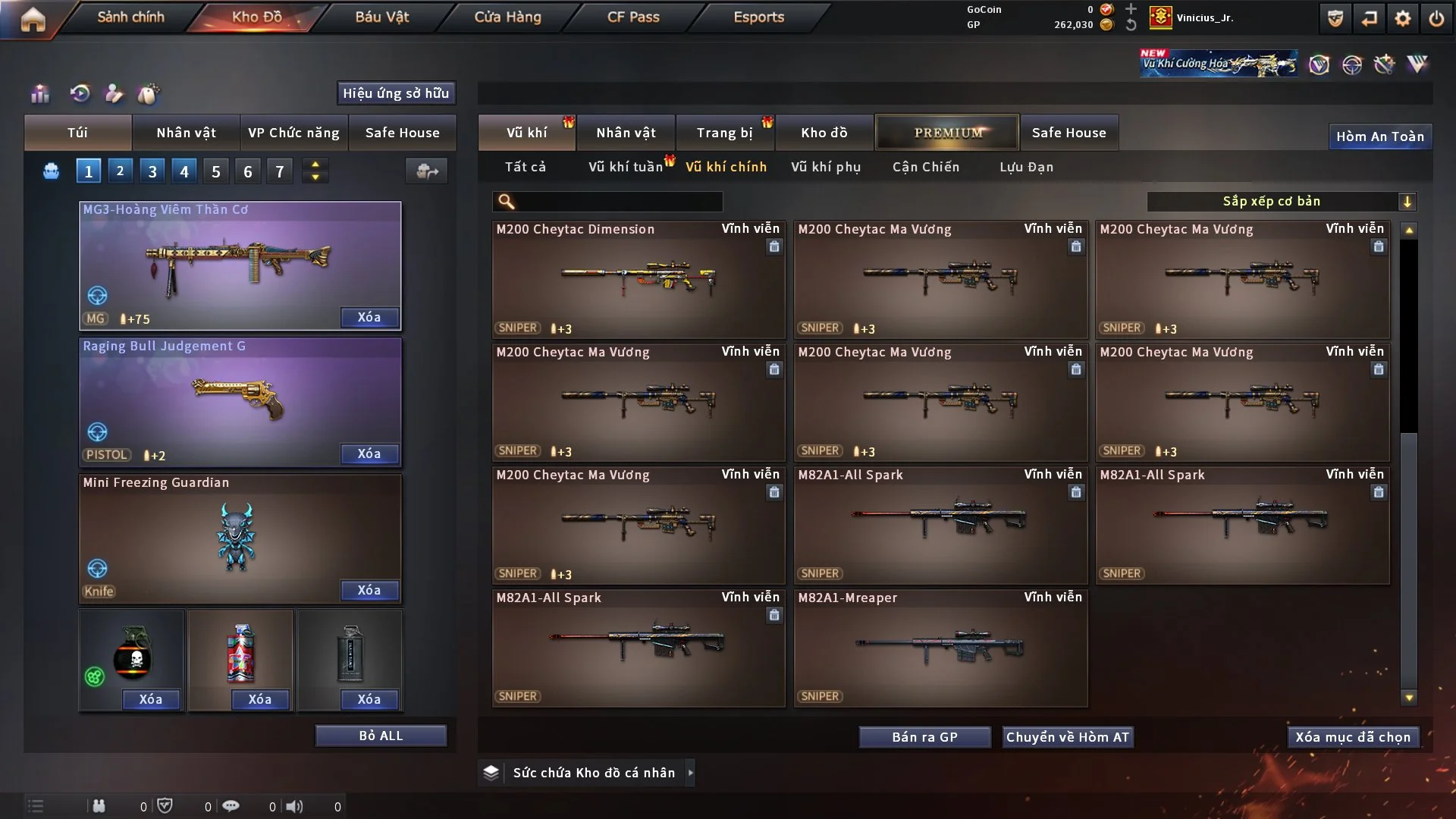Image resolution: width=1456 pixels, height=819 pixels.
Task: Show the Cận Chiến melee category
Action: click(926, 167)
